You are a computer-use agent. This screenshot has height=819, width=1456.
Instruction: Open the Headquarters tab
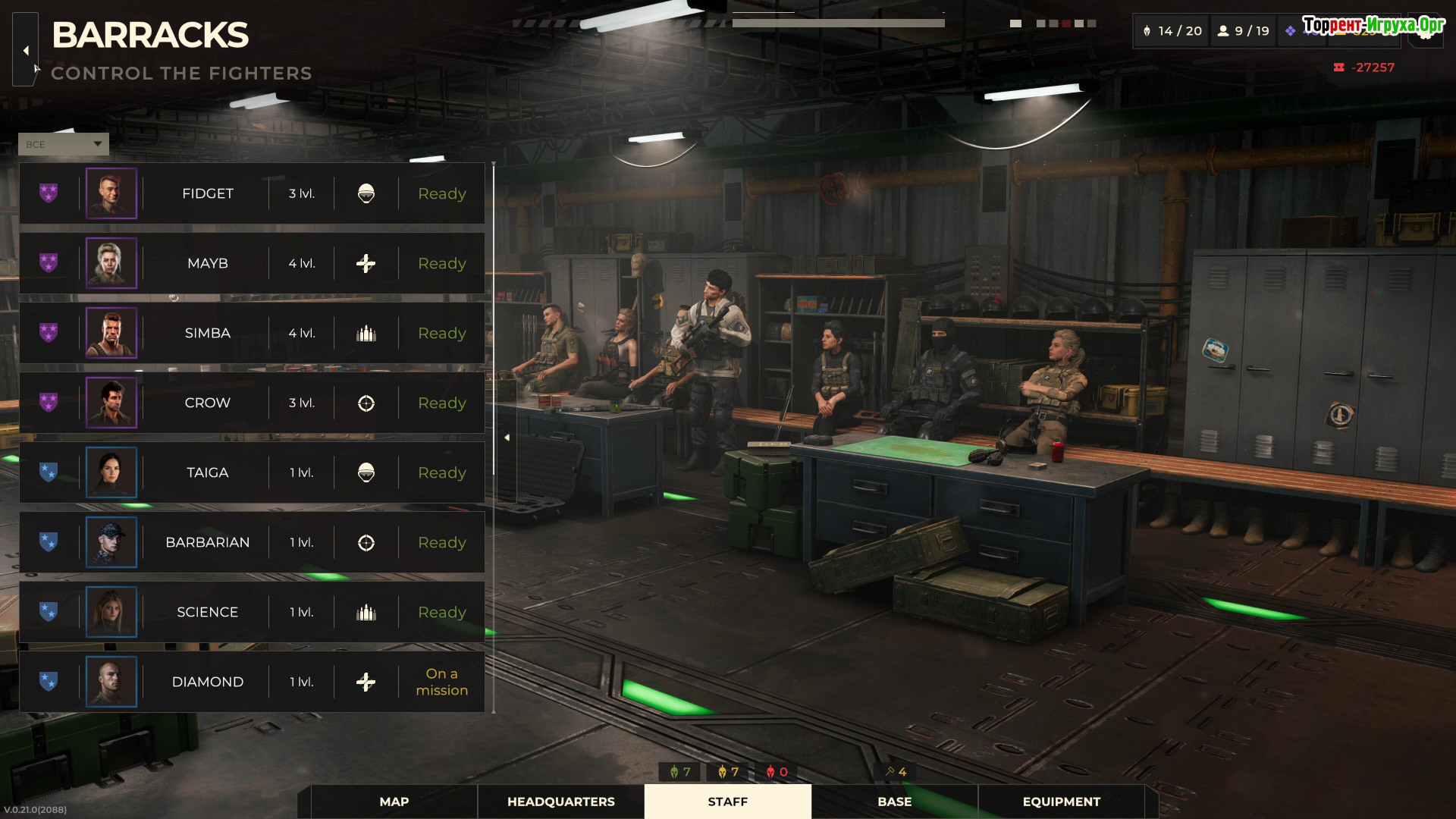point(561,802)
